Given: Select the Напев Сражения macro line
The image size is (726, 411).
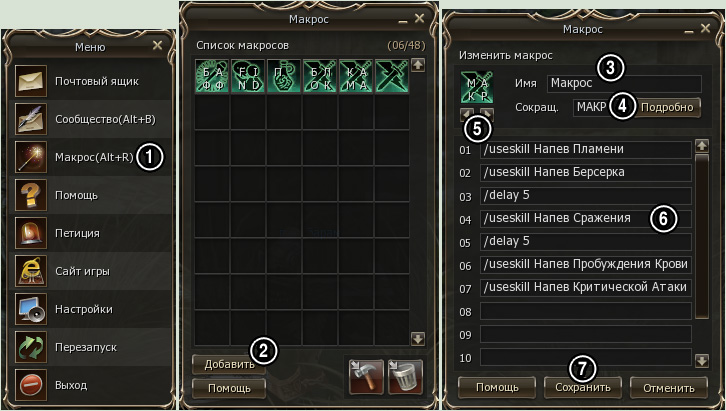Looking at the screenshot, I should coord(586,218).
